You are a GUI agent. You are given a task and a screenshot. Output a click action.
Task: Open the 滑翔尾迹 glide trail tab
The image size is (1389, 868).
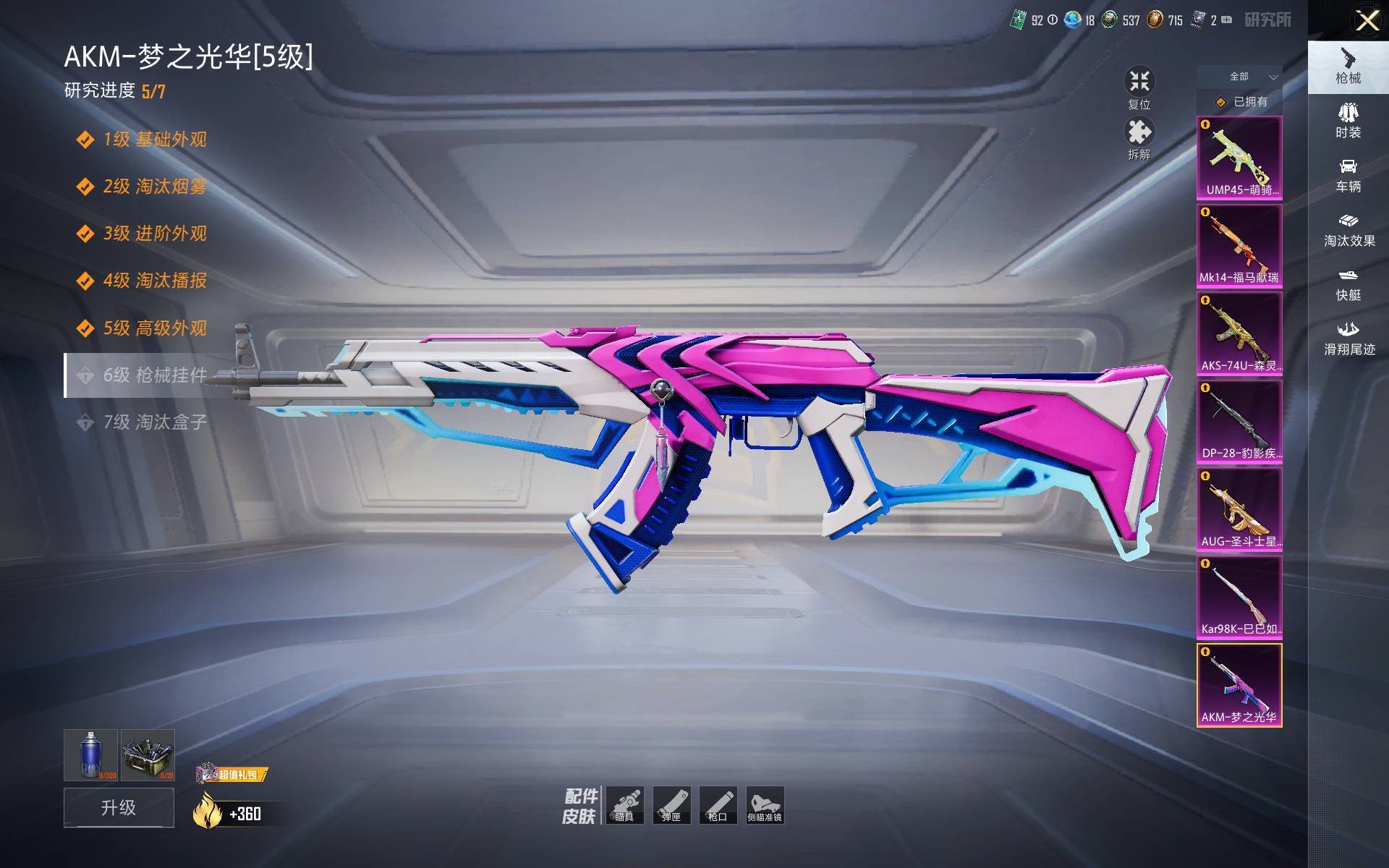1348,339
